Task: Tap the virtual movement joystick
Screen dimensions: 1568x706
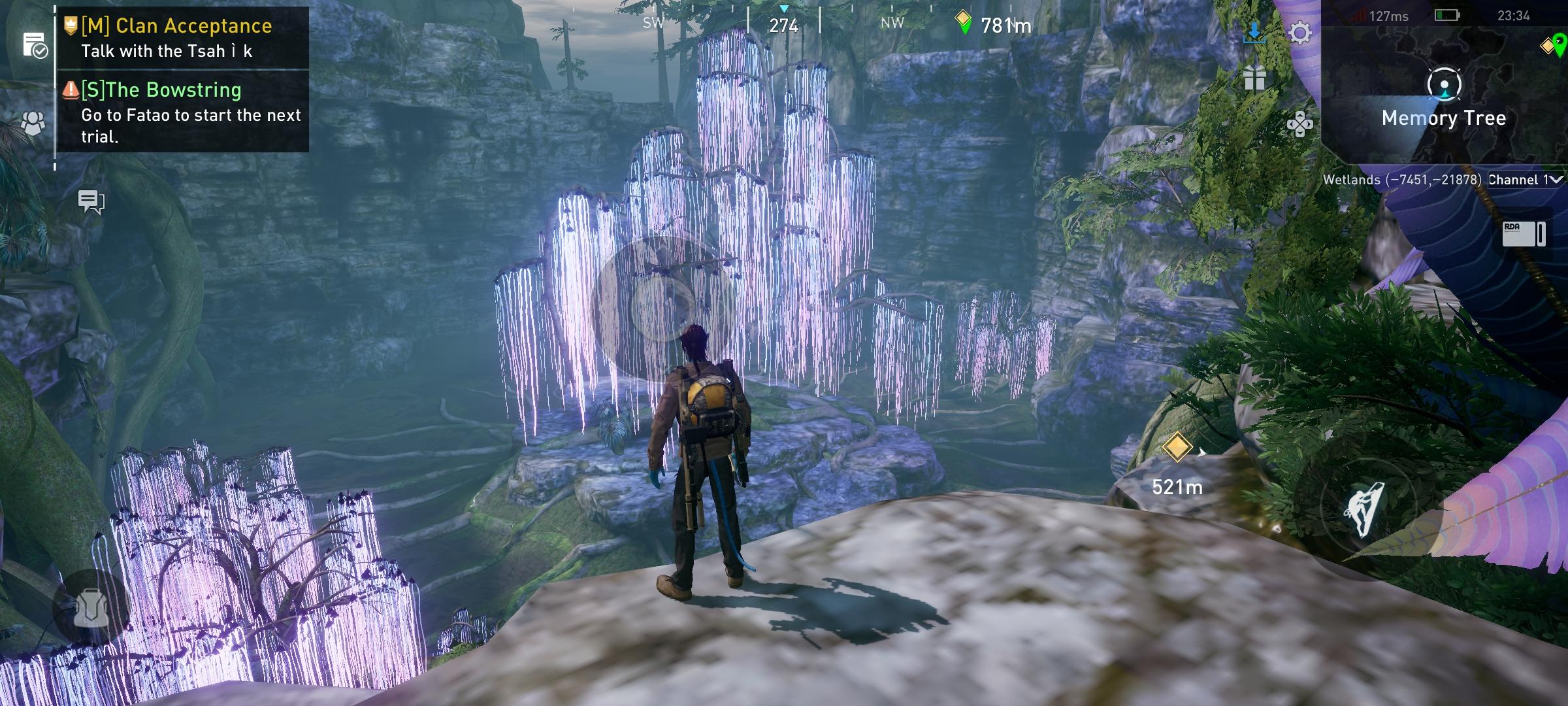Action: [661, 307]
